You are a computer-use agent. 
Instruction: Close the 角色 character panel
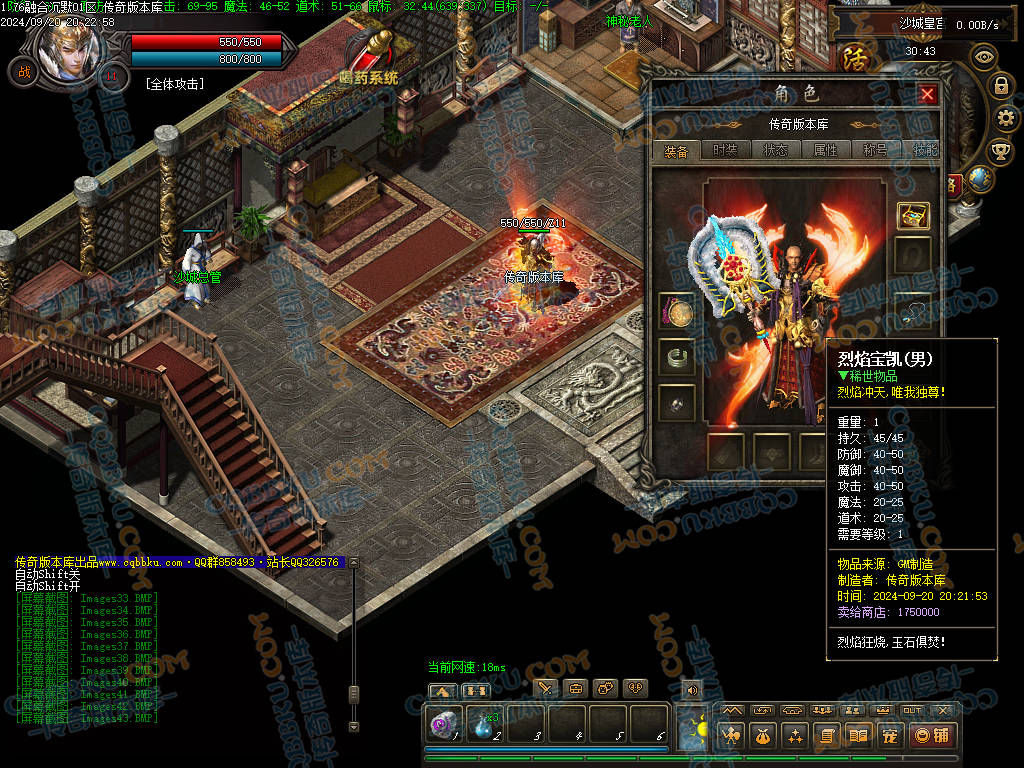pos(927,94)
